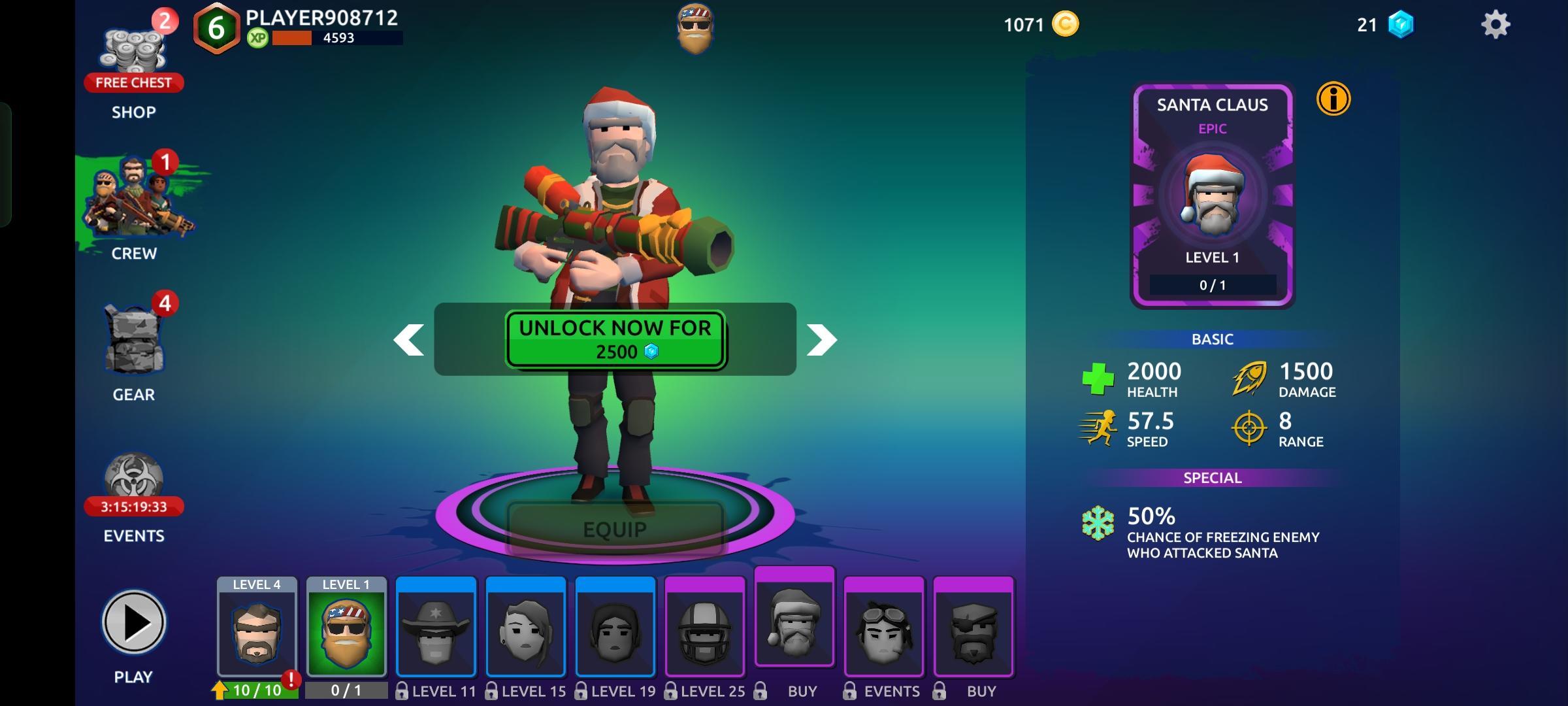Select the Level 4 bearded character
1568x706 pixels.
click(x=257, y=628)
